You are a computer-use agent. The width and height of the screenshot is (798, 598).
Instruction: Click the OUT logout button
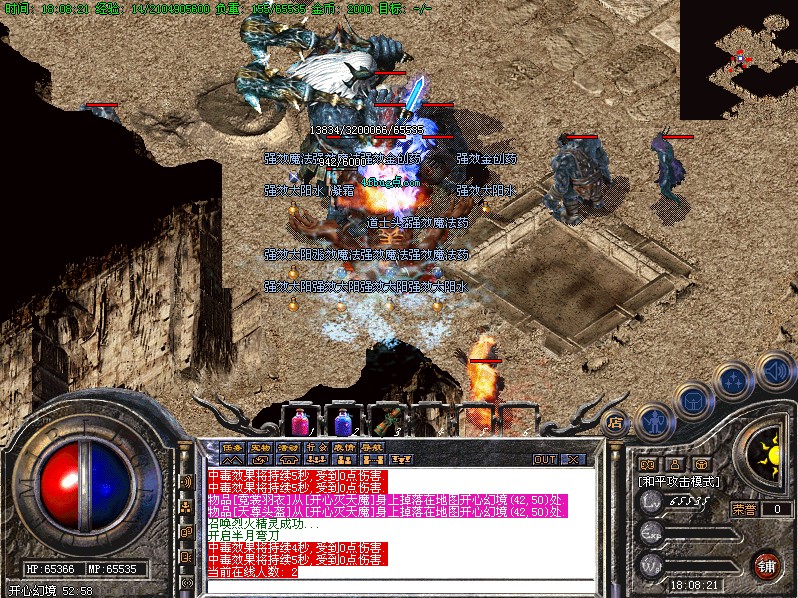coord(544,460)
